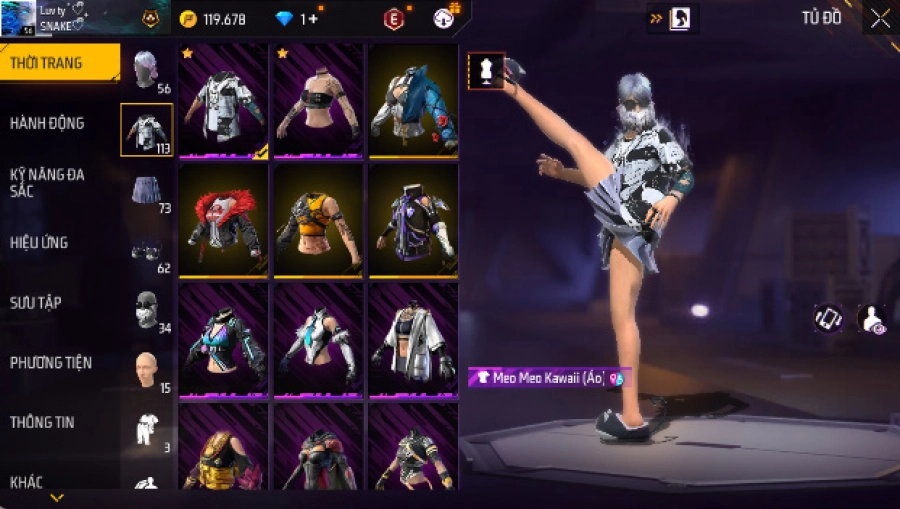Equip the red fur collar jacket

tap(223, 220)
